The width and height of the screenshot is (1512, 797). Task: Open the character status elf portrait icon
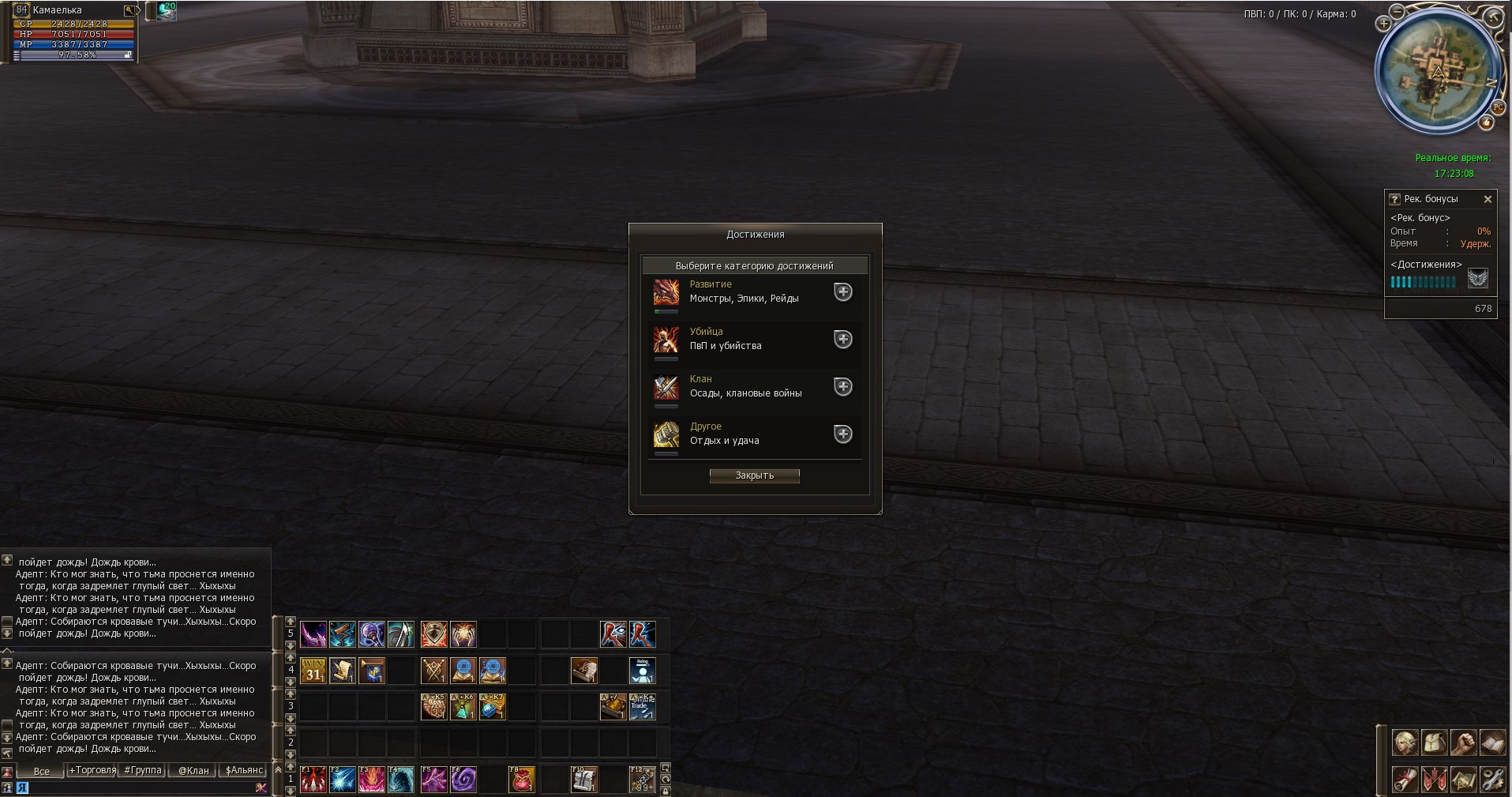pos(1405,743)
